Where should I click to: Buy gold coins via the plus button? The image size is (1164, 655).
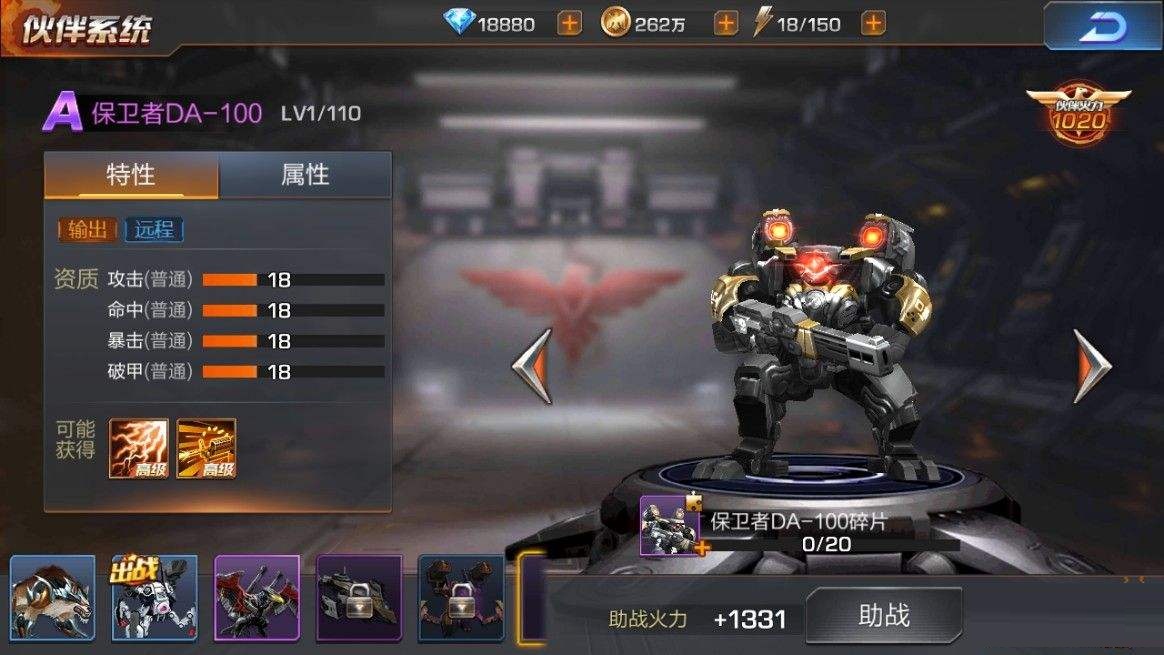coord(726,23)
